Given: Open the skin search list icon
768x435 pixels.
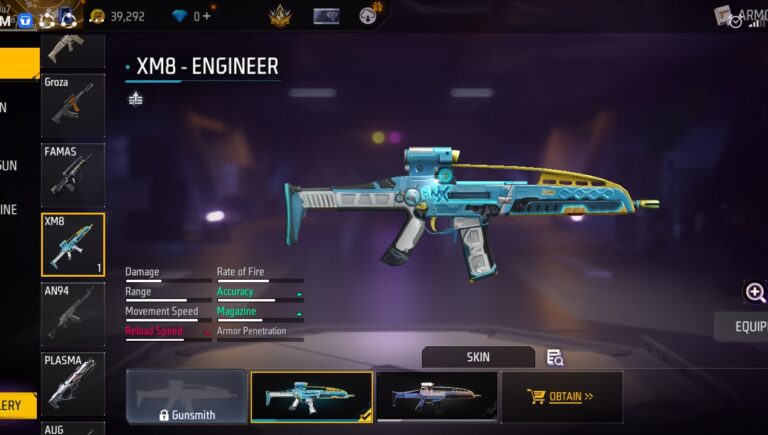Looking at the screenshot, I should [555, 357].
